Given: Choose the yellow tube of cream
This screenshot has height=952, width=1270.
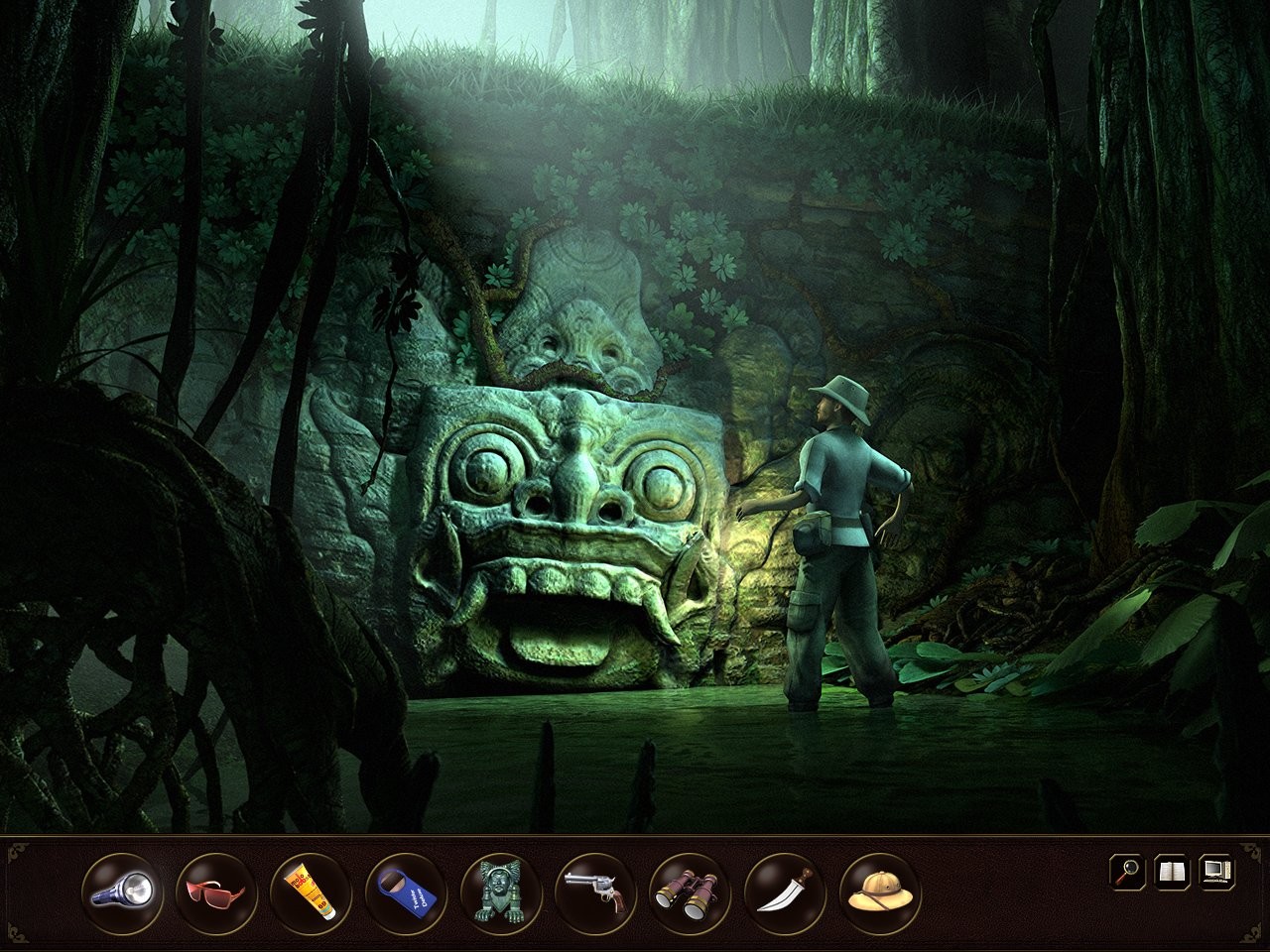Looking at the screenshot, I should click(x=310, y=889).
